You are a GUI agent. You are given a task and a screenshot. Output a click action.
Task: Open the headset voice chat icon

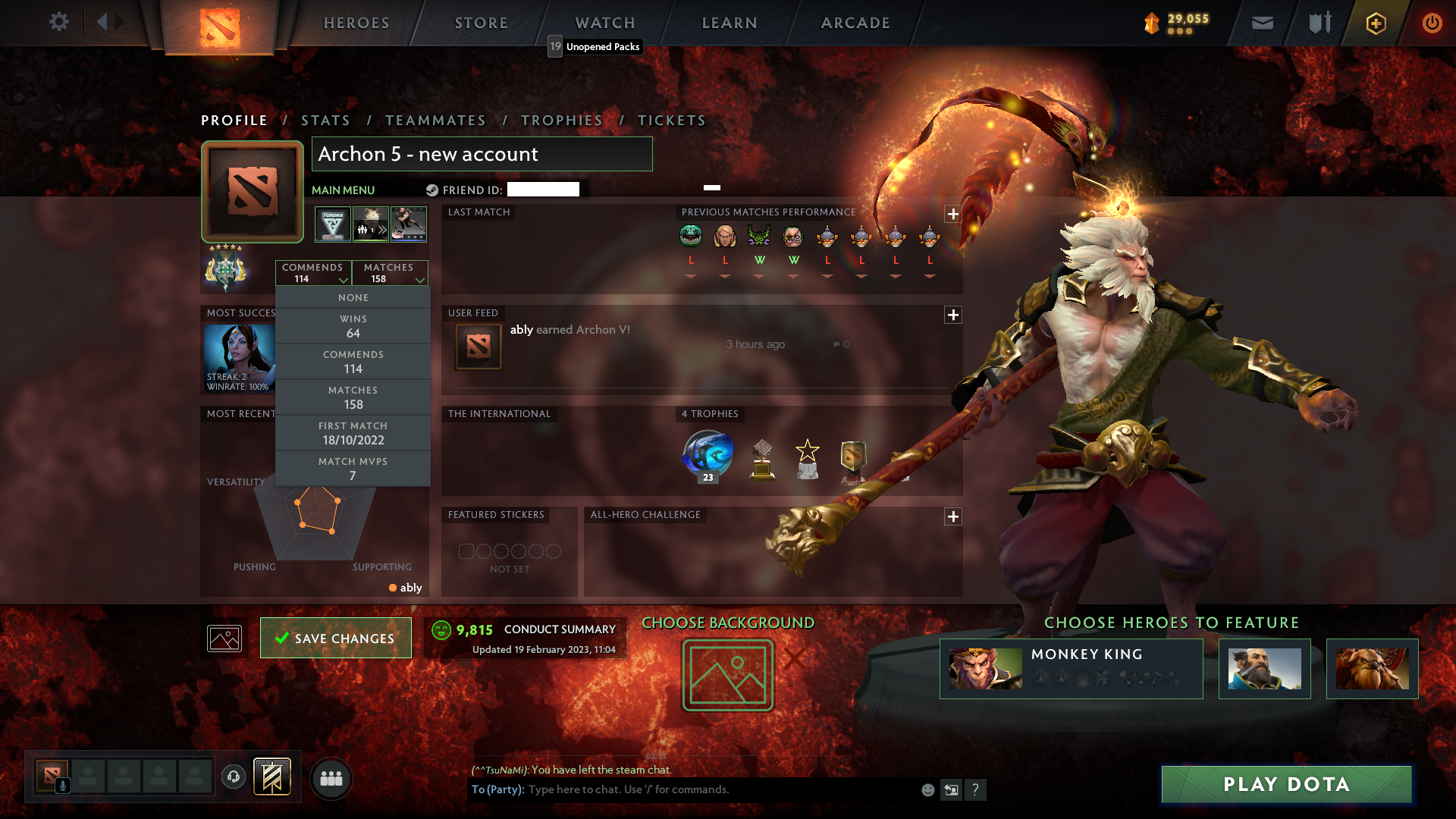tap(233, 776)
